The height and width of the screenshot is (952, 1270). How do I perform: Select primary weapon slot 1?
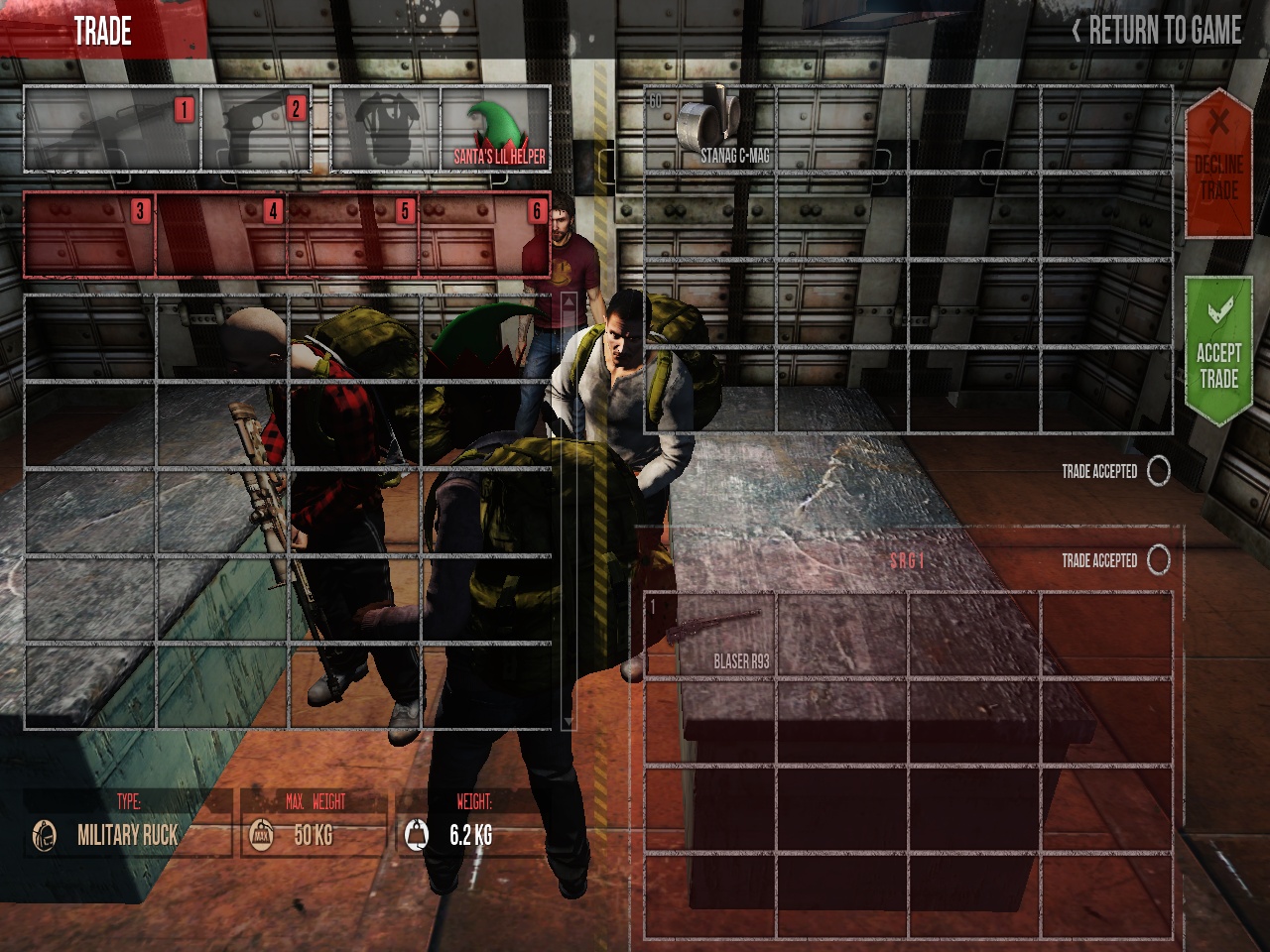point(112,129)
